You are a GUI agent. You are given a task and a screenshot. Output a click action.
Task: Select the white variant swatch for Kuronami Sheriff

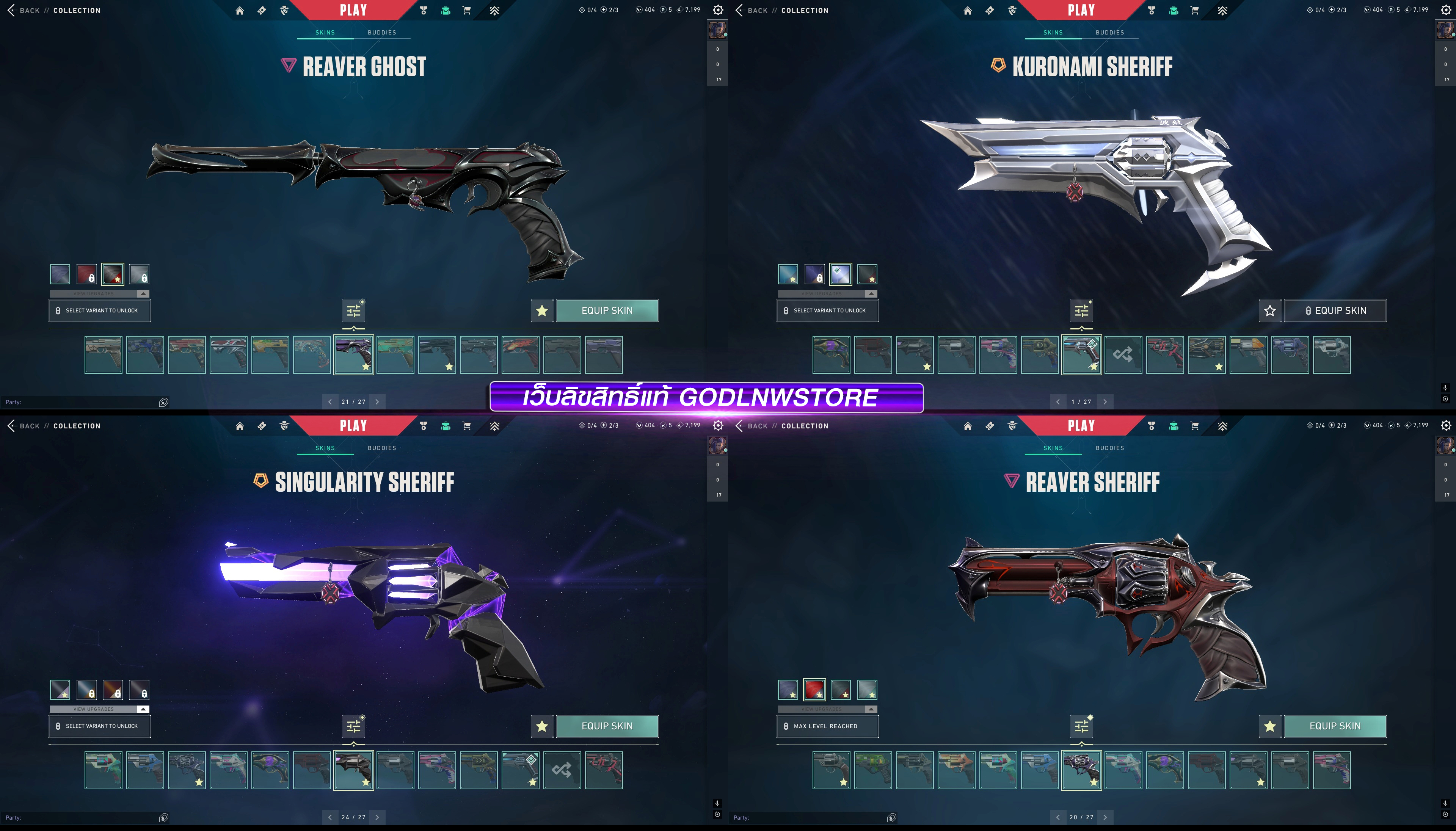point(840,274)
